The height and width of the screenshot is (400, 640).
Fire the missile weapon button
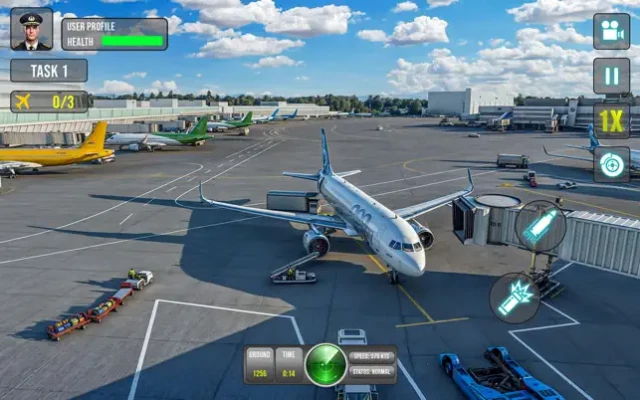click(x=540, y=226)
